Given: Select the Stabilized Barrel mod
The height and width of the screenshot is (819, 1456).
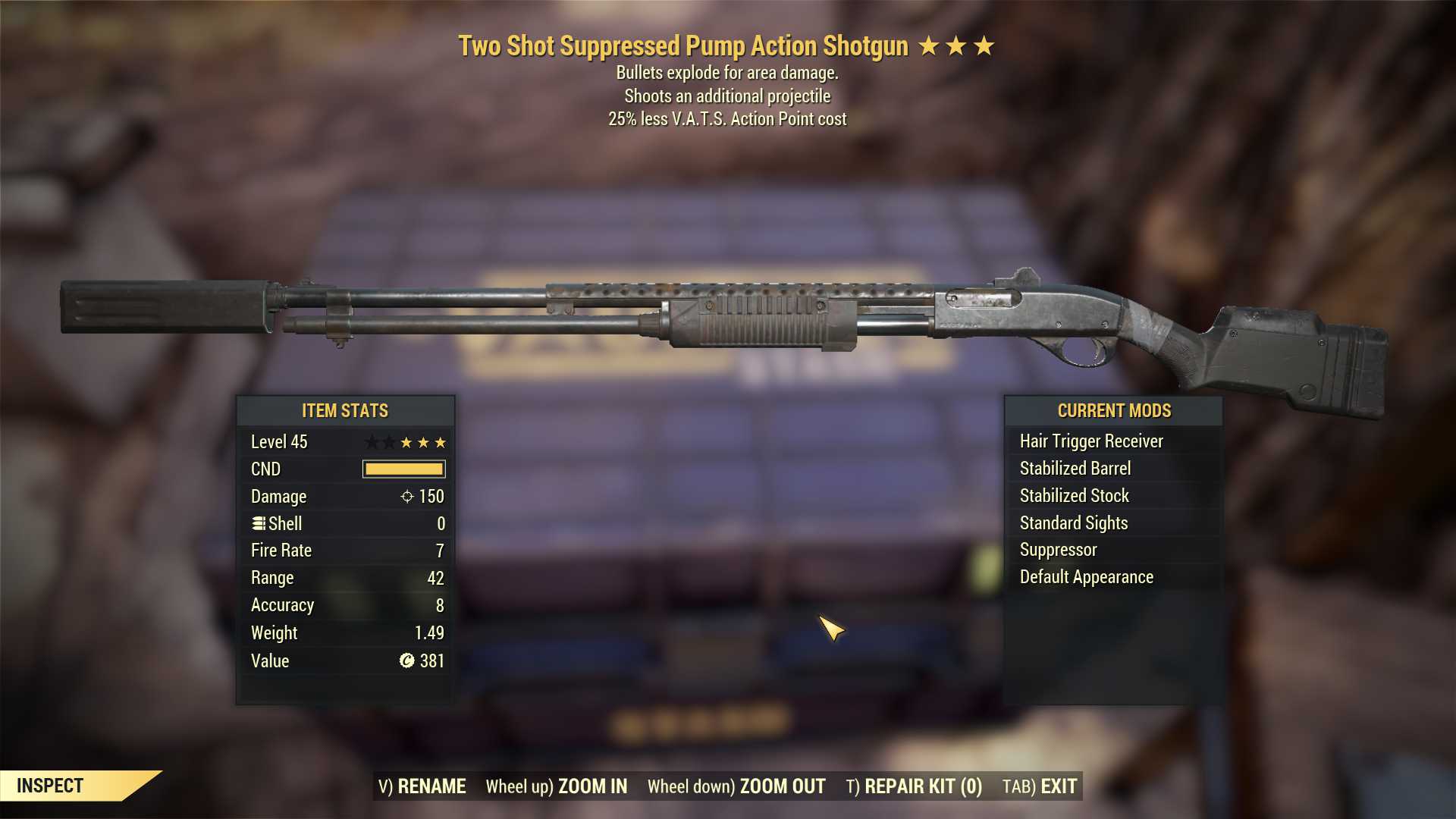Looking at the screenshot, I should click(1075, 468).
